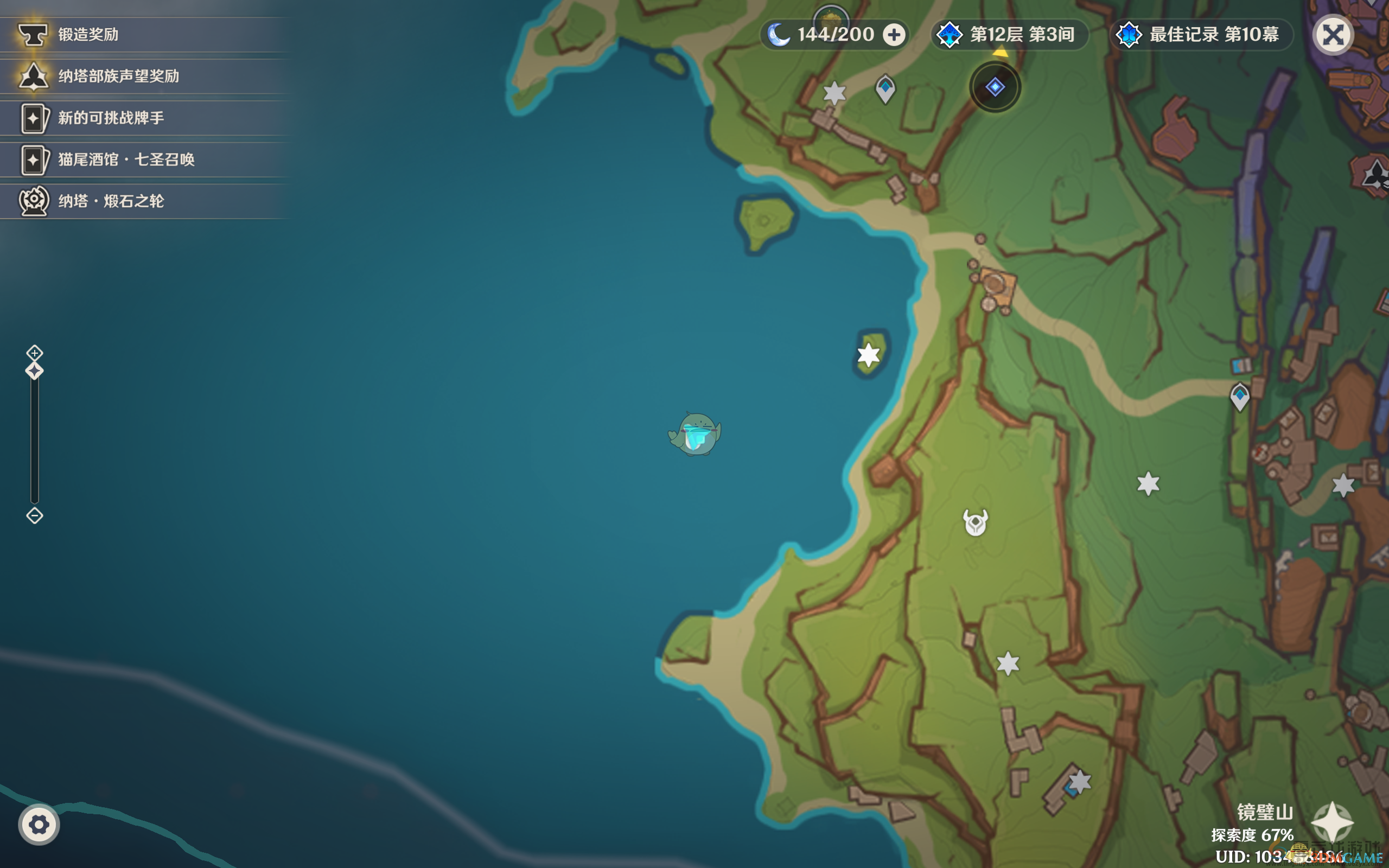The height and width of the screenshot is (868, 1389).
Task: Open Spiral Abyss 第12层 第3间 progress
Action: pyautogui.click(x=1010, y=35)
